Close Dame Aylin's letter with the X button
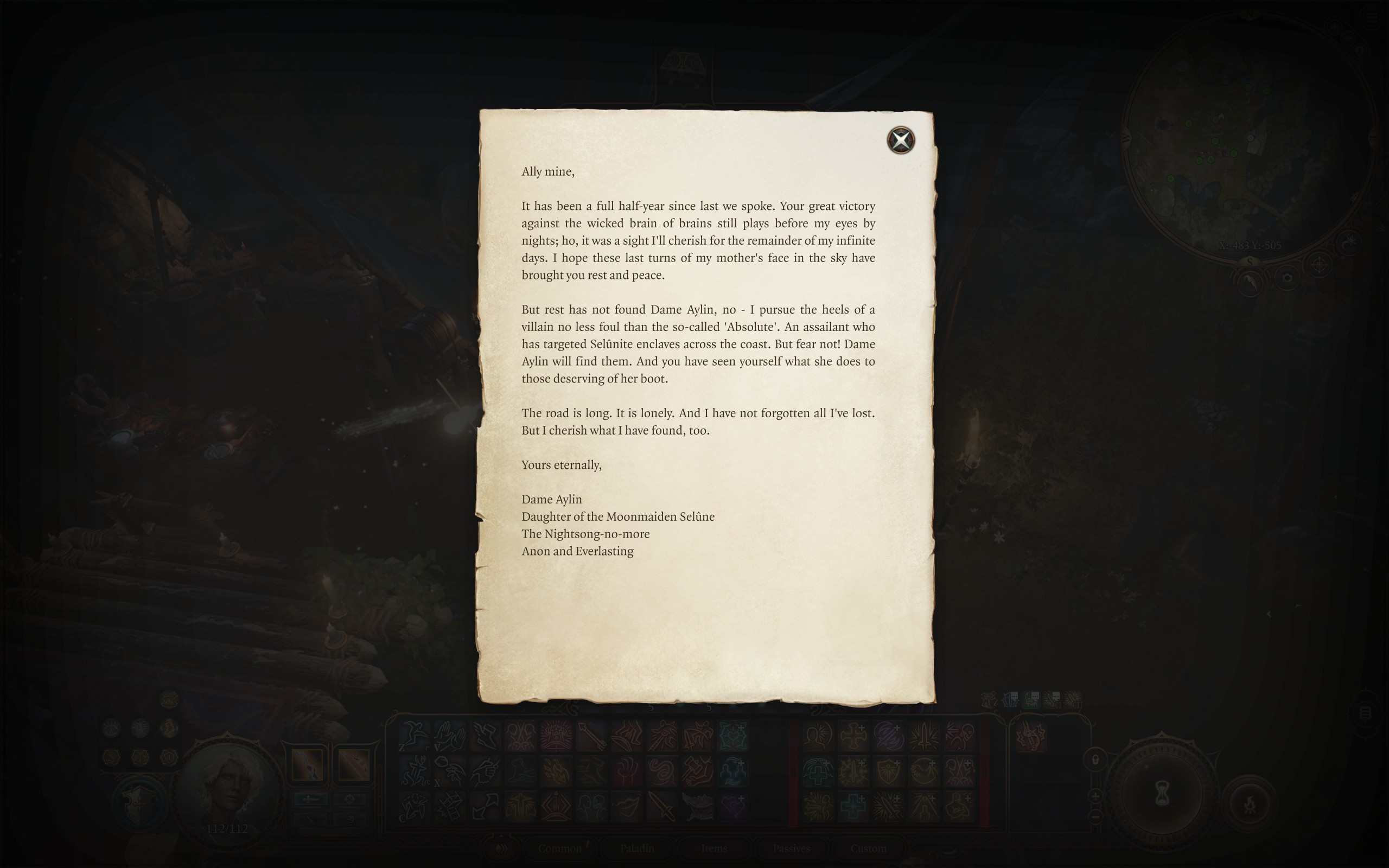The height and width of the screenshot is (868, 1389). 901,139
